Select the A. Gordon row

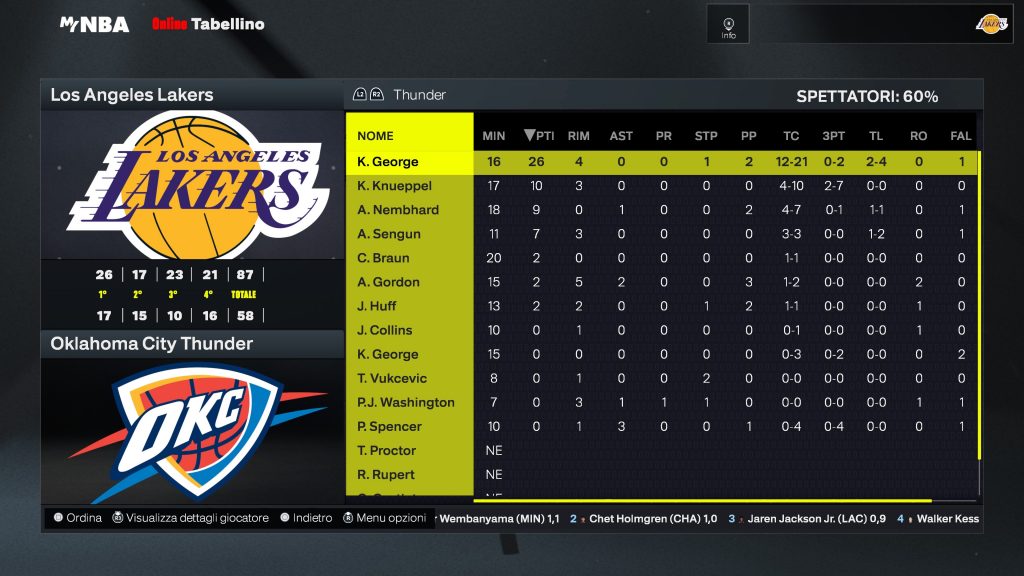tap(388, 282)
